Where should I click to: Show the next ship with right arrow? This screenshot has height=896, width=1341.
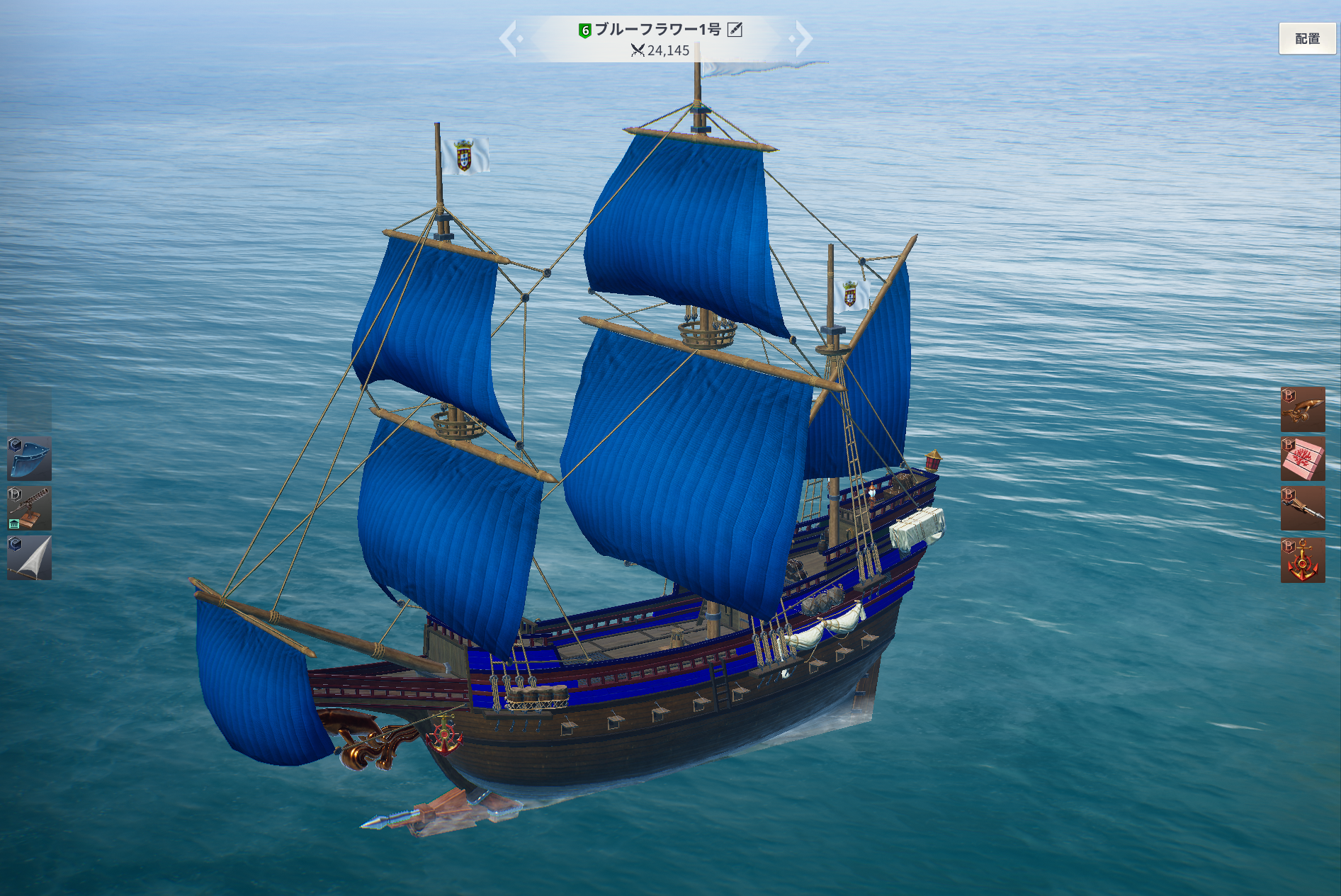(802, 38)
